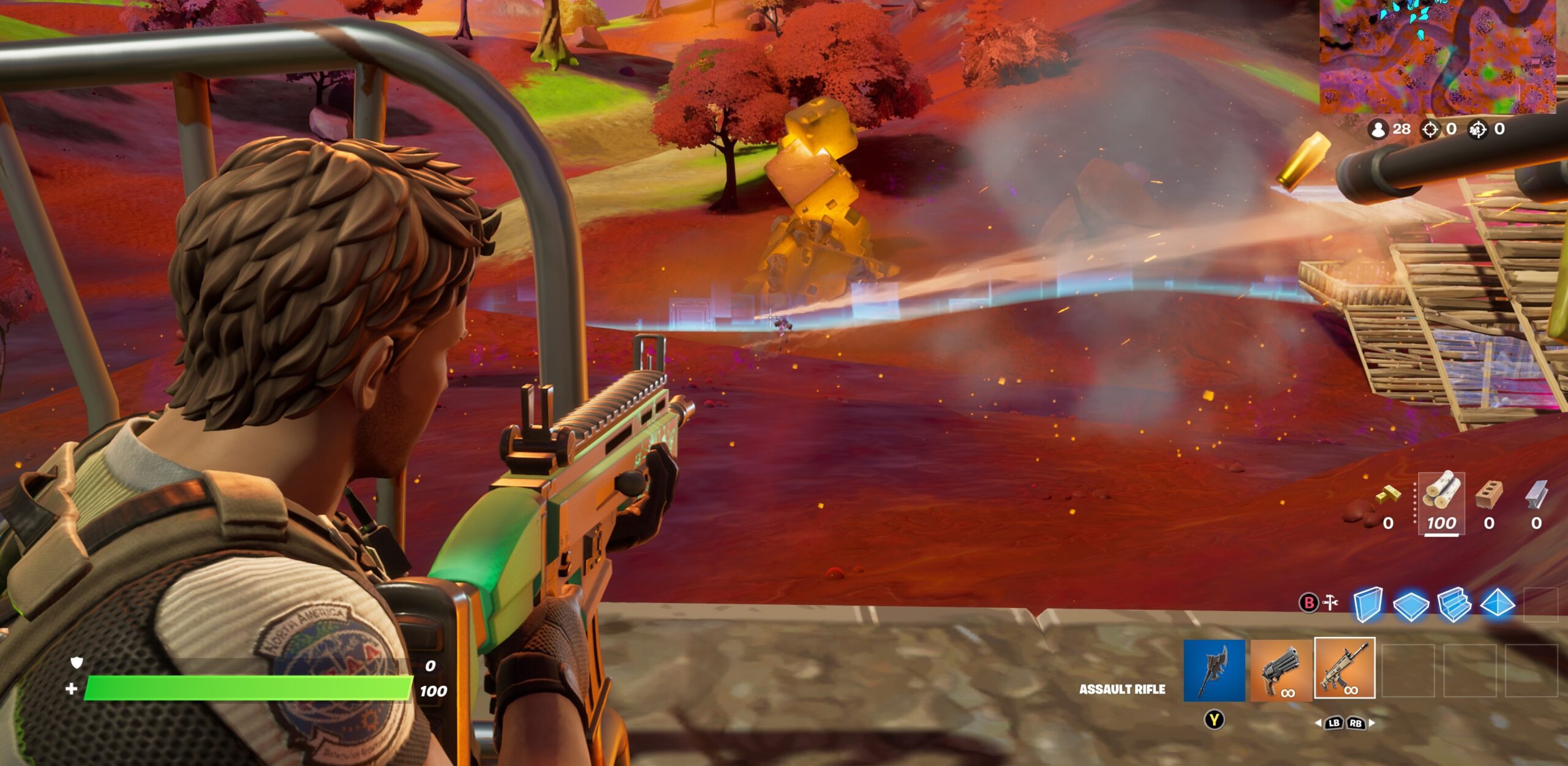Click the eliminations crosshair icon
The height and width of the screenshot is (766, 1568).
1431,130
